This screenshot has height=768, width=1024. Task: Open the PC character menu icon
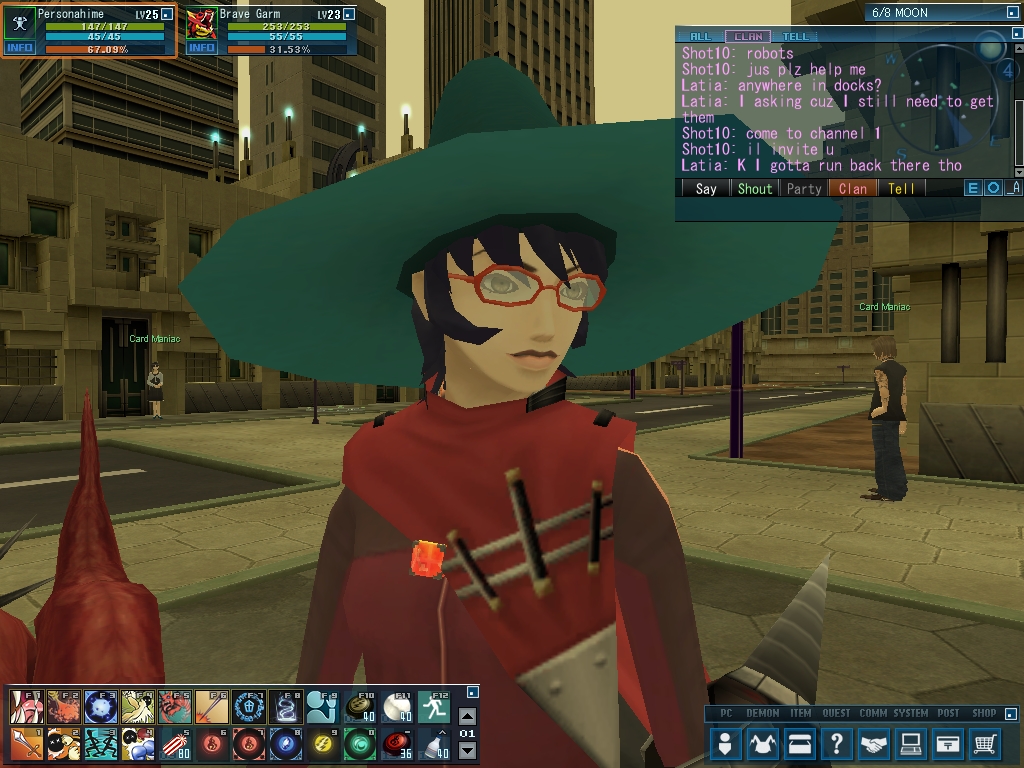pos(726,744)
